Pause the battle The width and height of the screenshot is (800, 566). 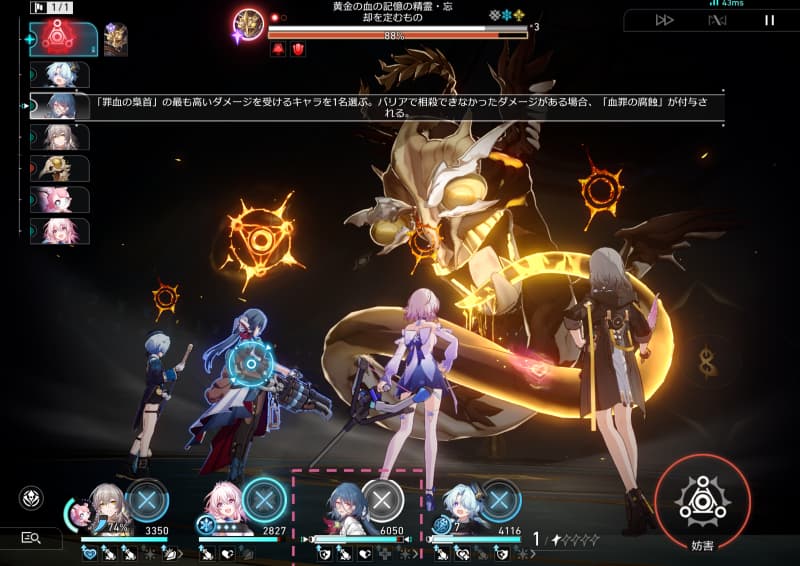coord(769,20)
